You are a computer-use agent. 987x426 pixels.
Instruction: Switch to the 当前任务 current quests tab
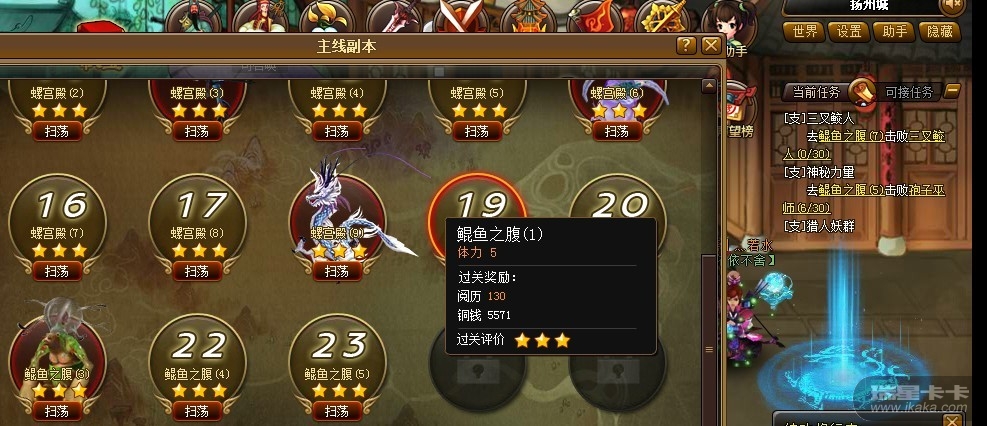[817, 92]
